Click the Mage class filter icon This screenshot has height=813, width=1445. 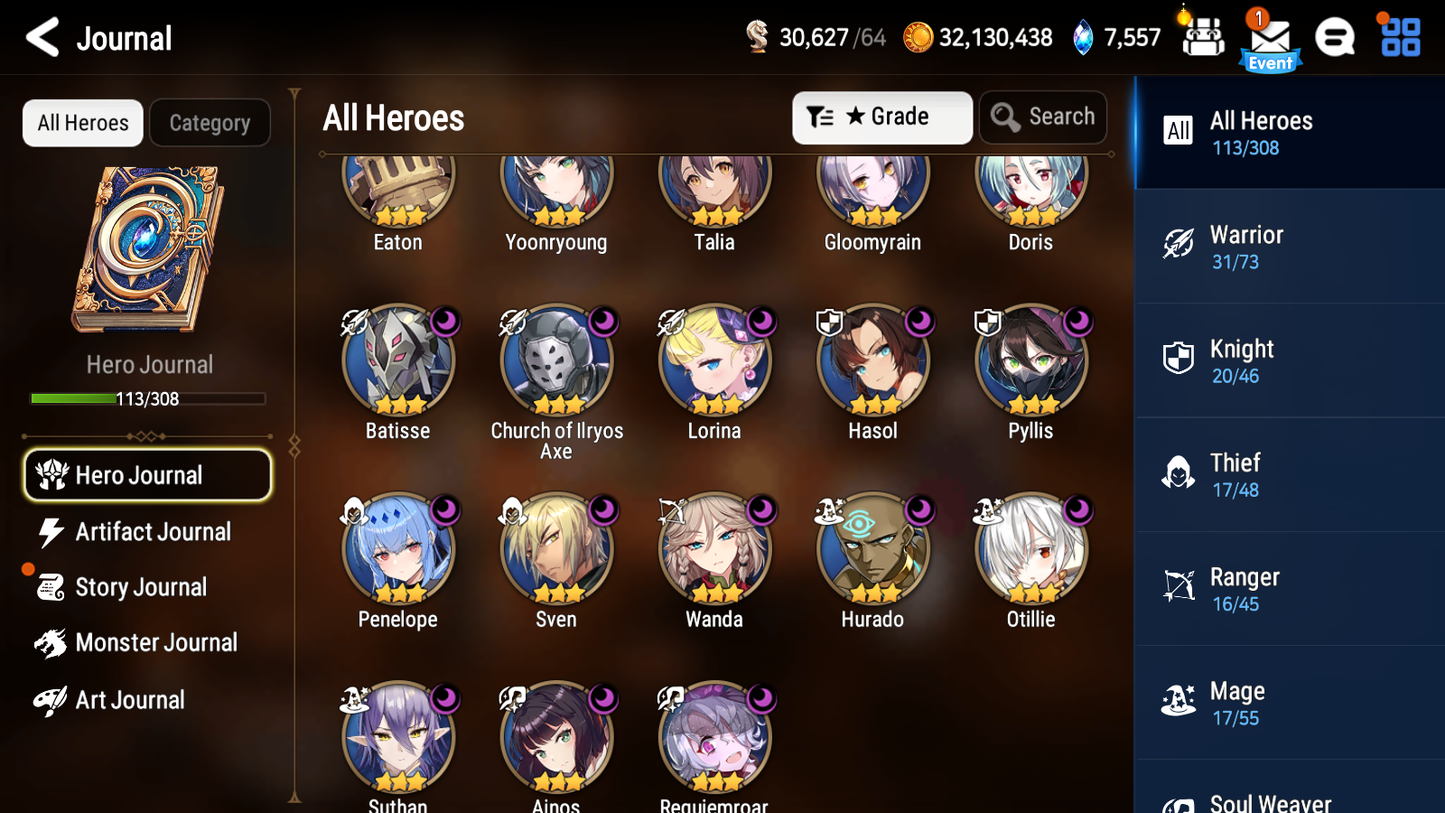1179,701
